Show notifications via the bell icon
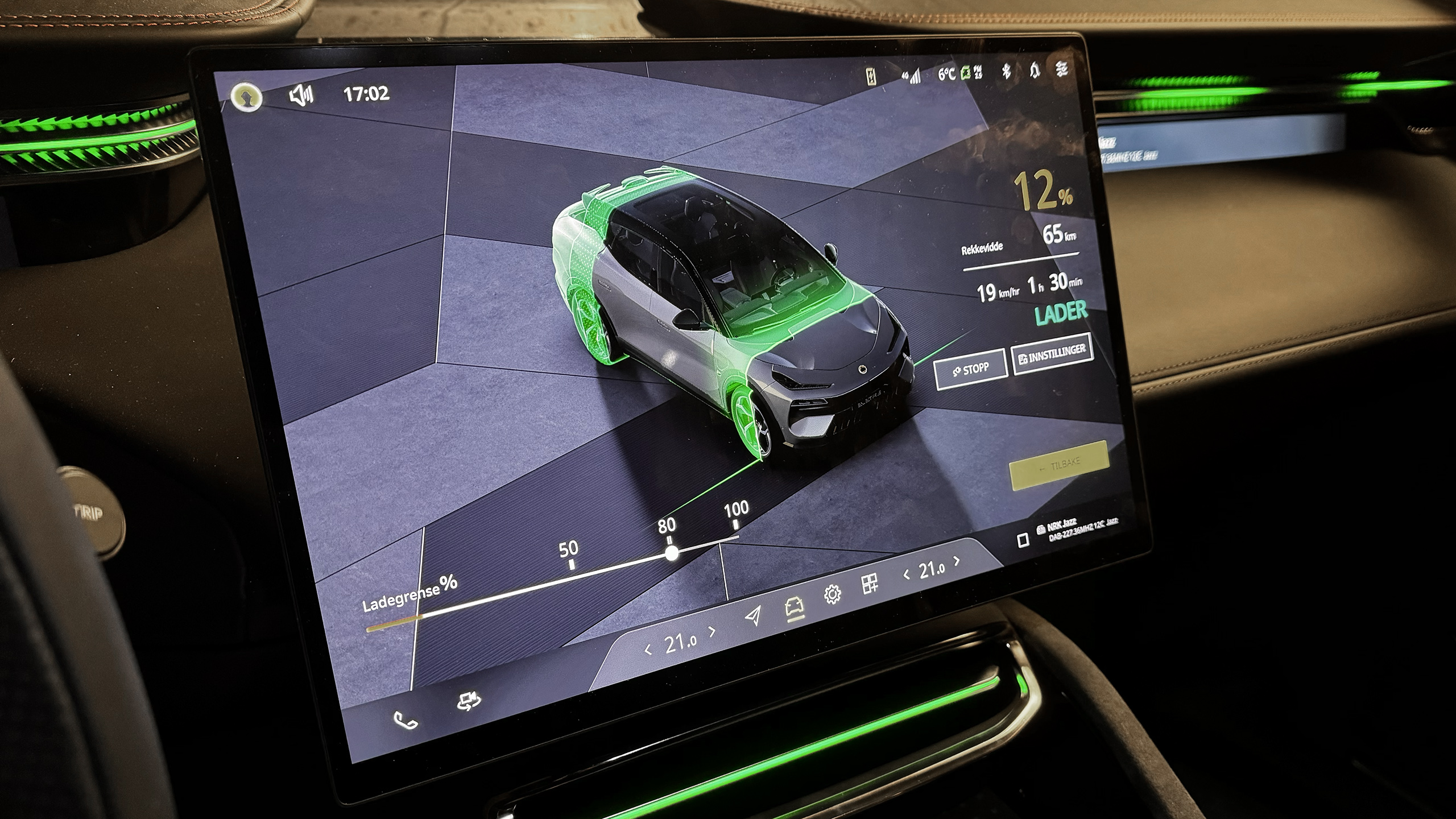Viewport: 1456px width, 819px height. pyautogui.click(x=1034, y=71)
